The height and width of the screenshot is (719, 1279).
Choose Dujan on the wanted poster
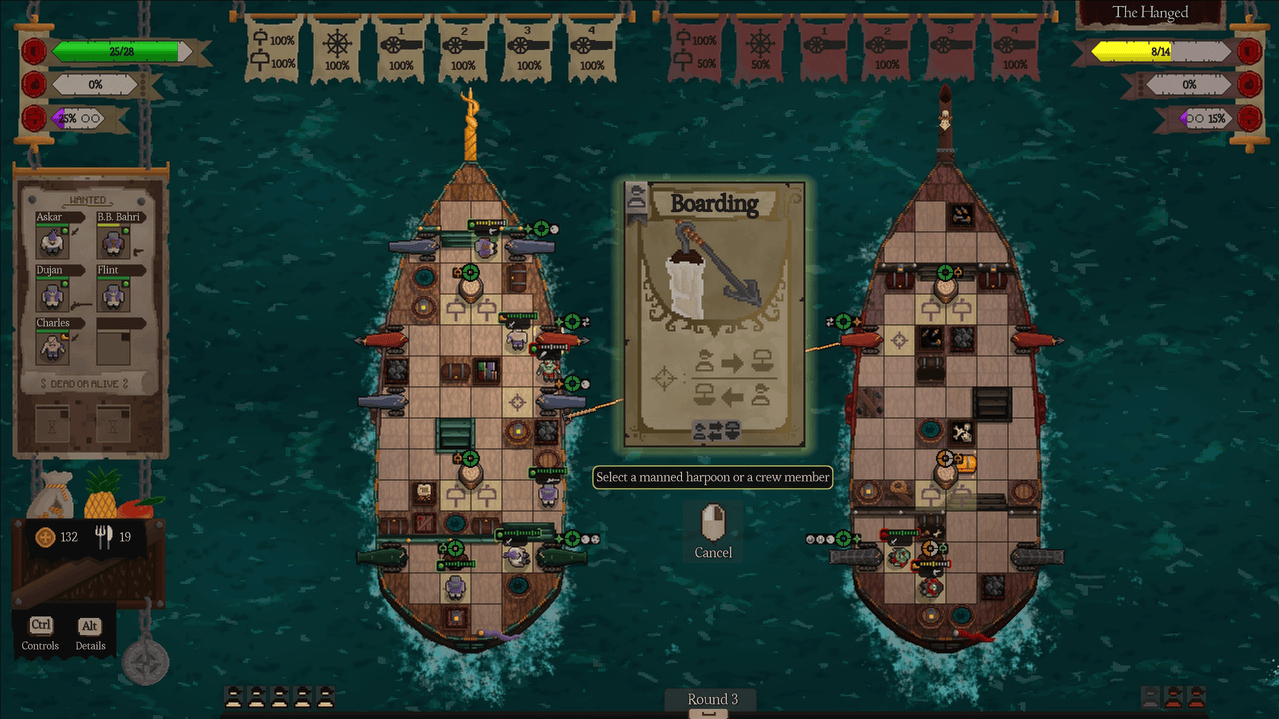pos(51,293)
